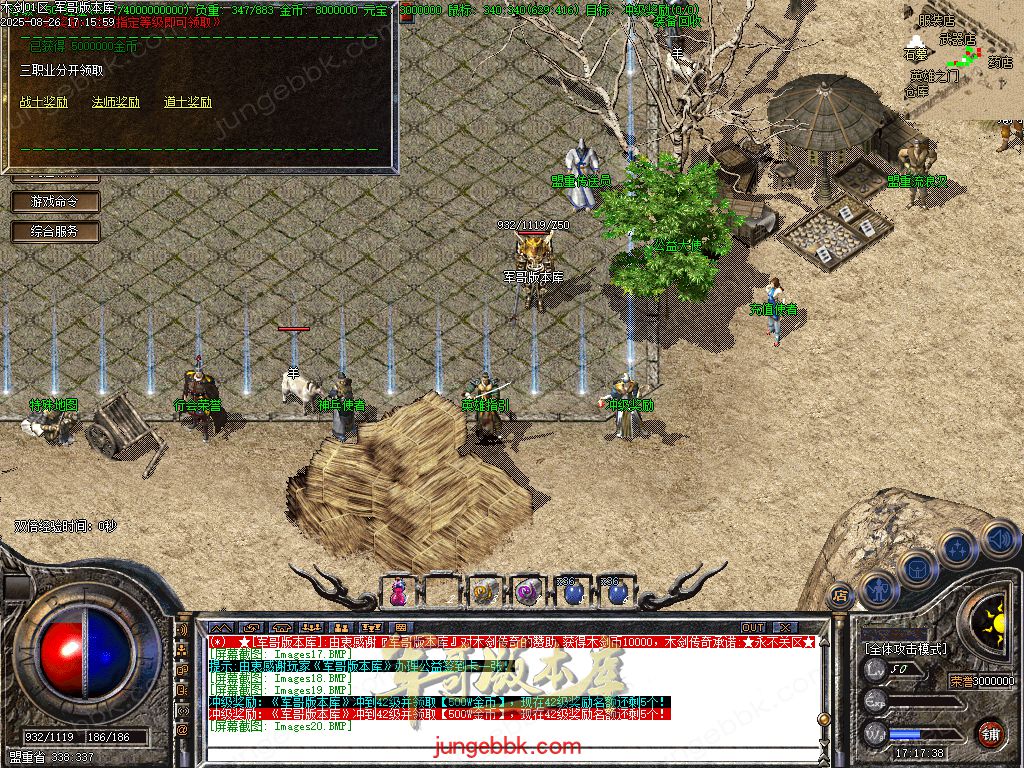Click the red 铺 stall button

point(990,732)
